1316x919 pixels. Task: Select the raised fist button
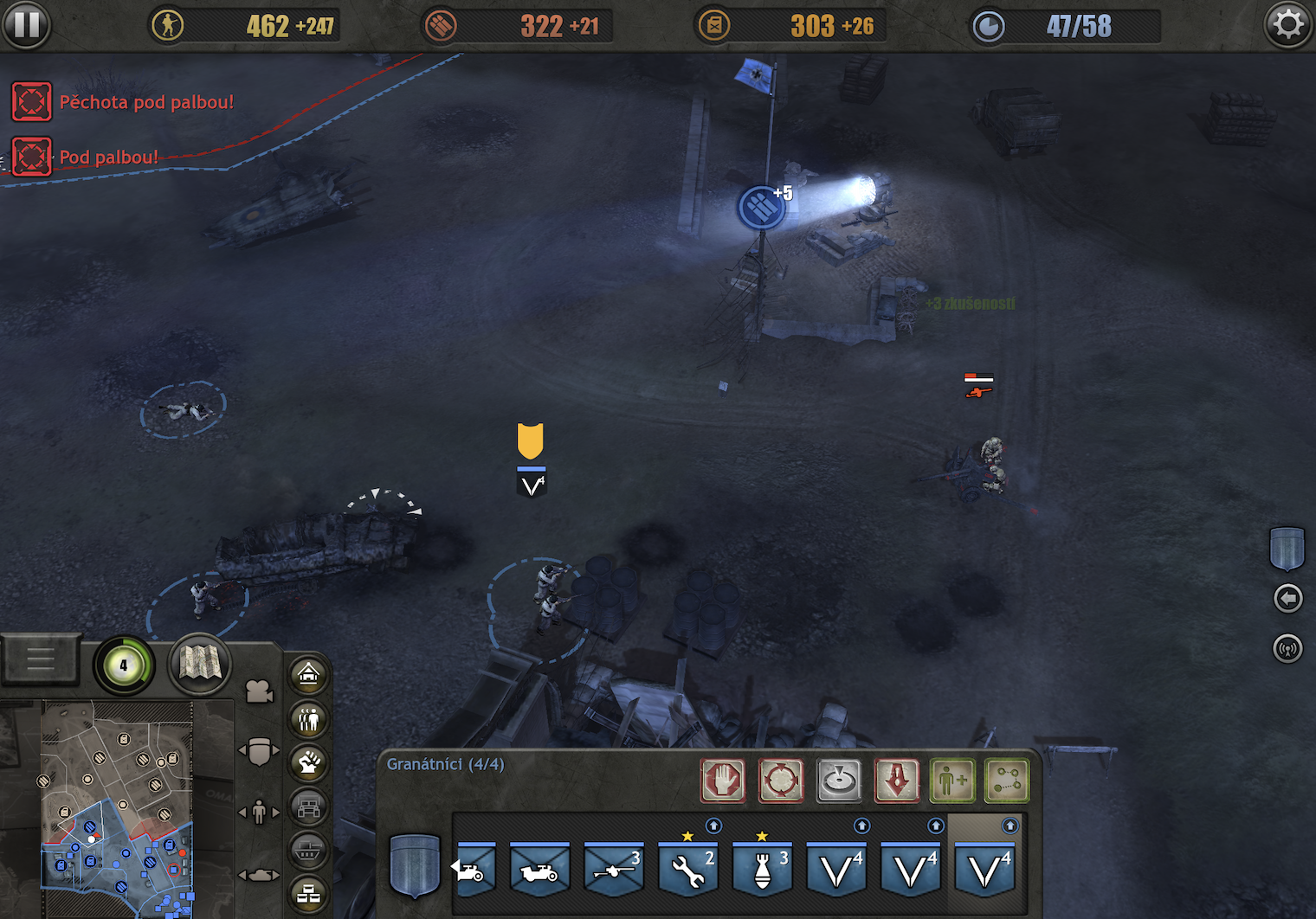click(x=309, y=763)
